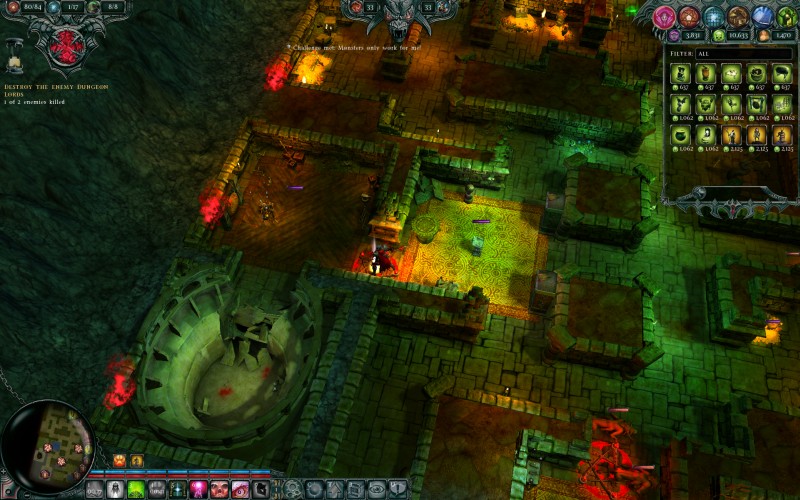
Task: Select the brown building category icon
Action: (x=738, y=17)
